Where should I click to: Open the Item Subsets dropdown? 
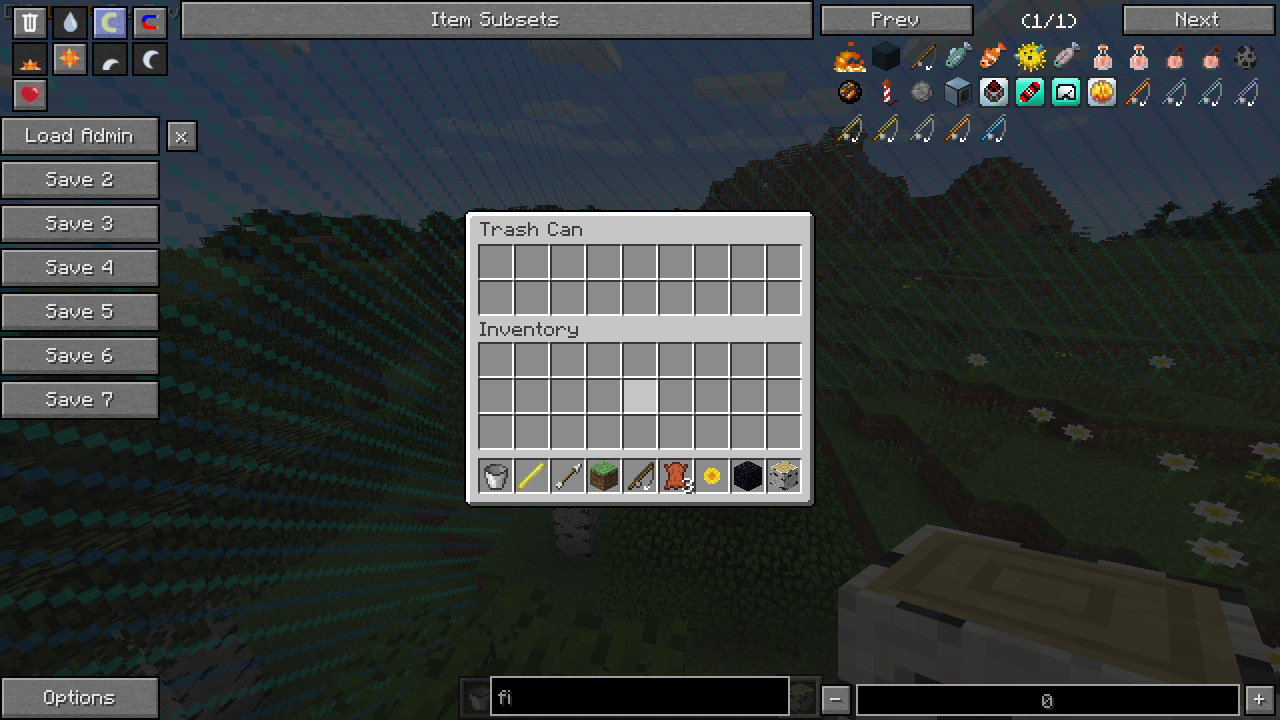click(x=496, y=20)
